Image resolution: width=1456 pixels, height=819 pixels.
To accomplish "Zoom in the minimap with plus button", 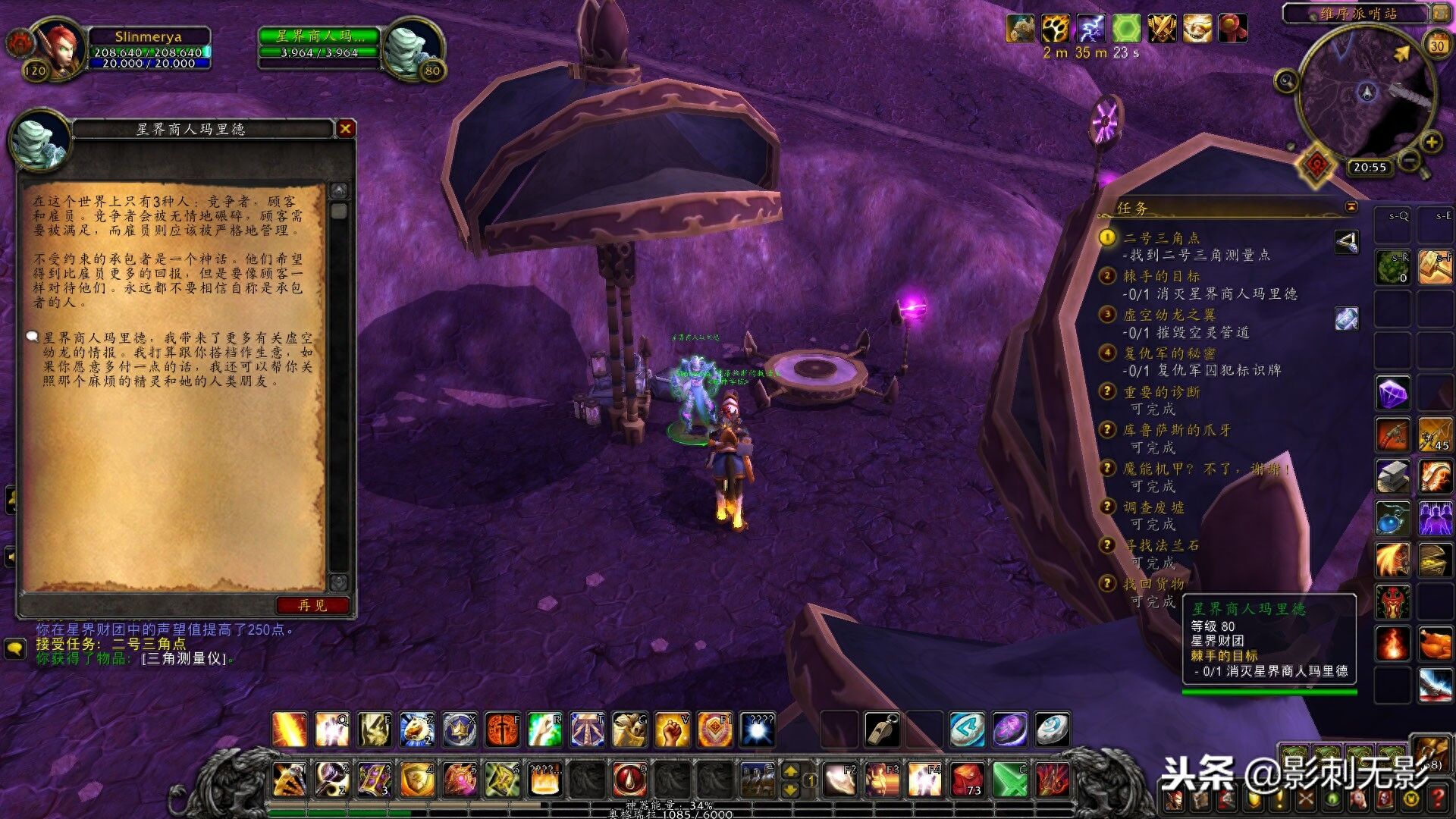I will point(1431,142).
